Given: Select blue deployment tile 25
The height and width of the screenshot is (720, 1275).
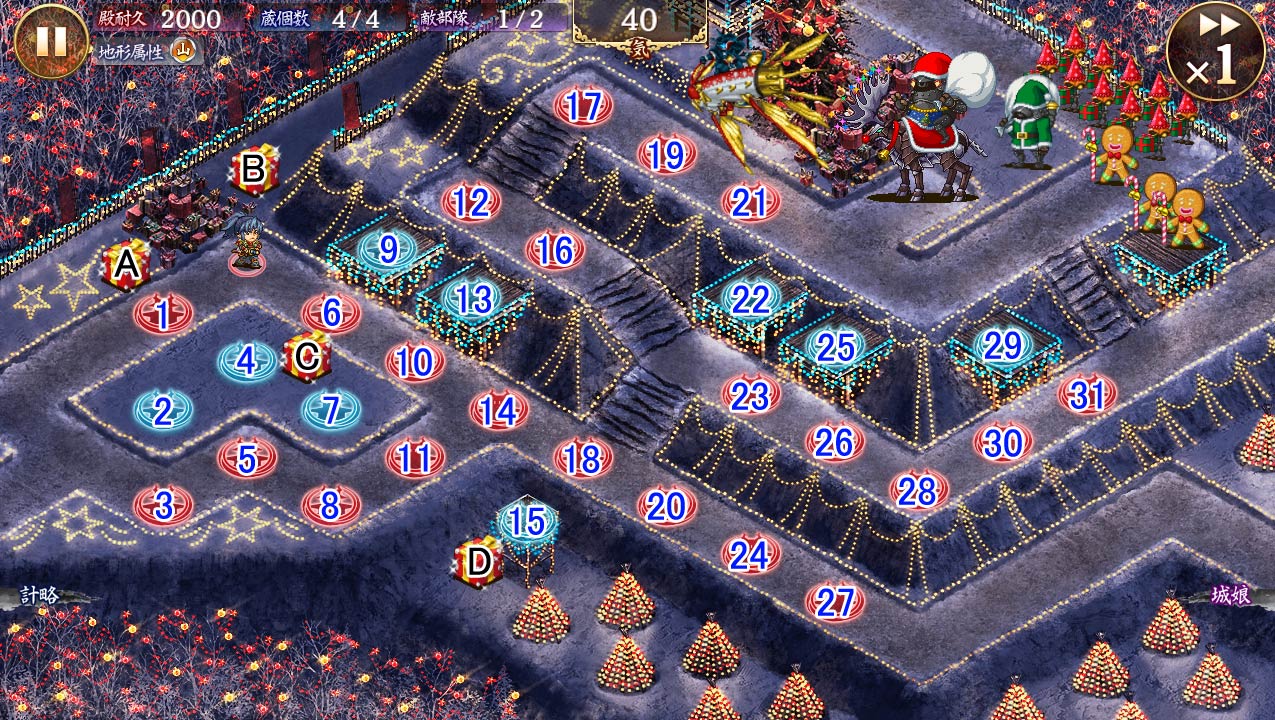Looking at the screenshot, I should (835, 347).
